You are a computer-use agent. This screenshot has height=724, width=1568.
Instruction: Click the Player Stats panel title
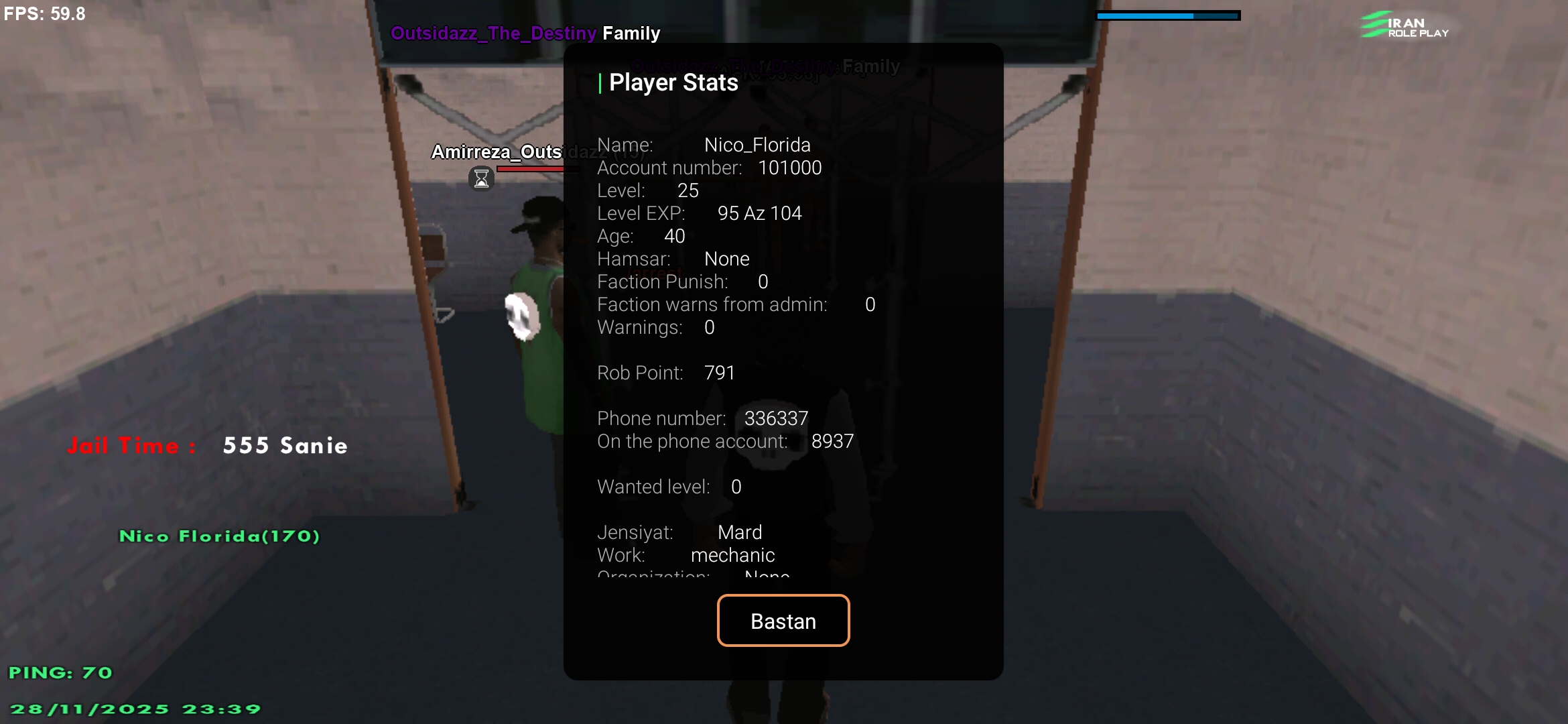pos(673,82)
